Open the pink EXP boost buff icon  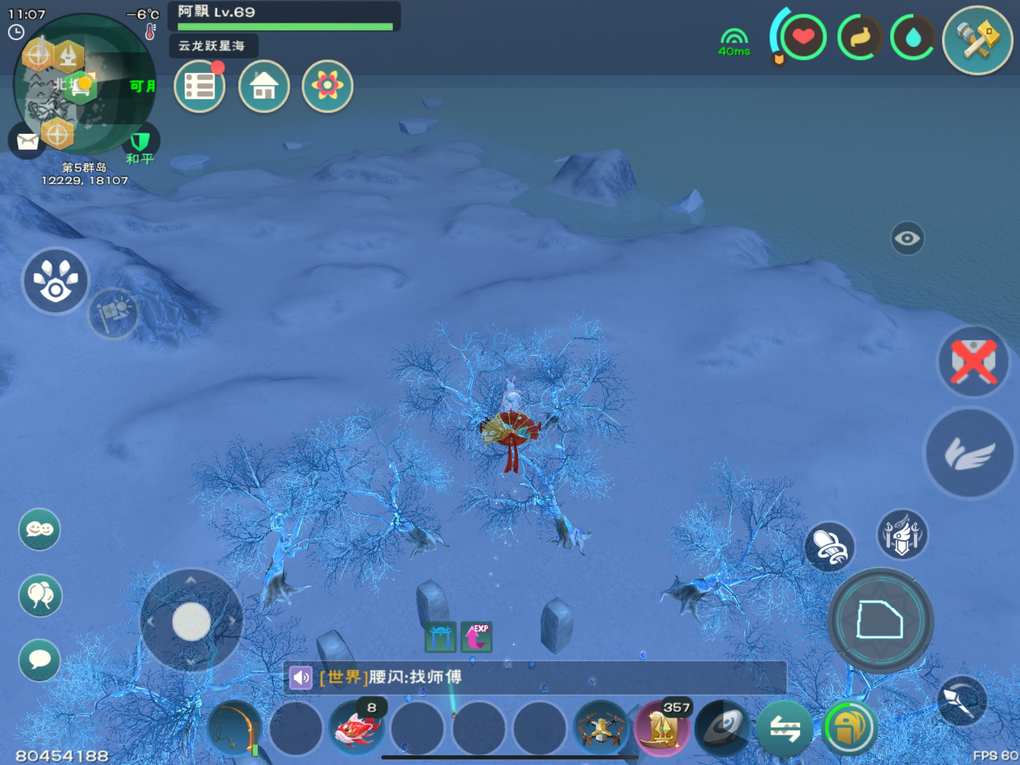(476, 636)
